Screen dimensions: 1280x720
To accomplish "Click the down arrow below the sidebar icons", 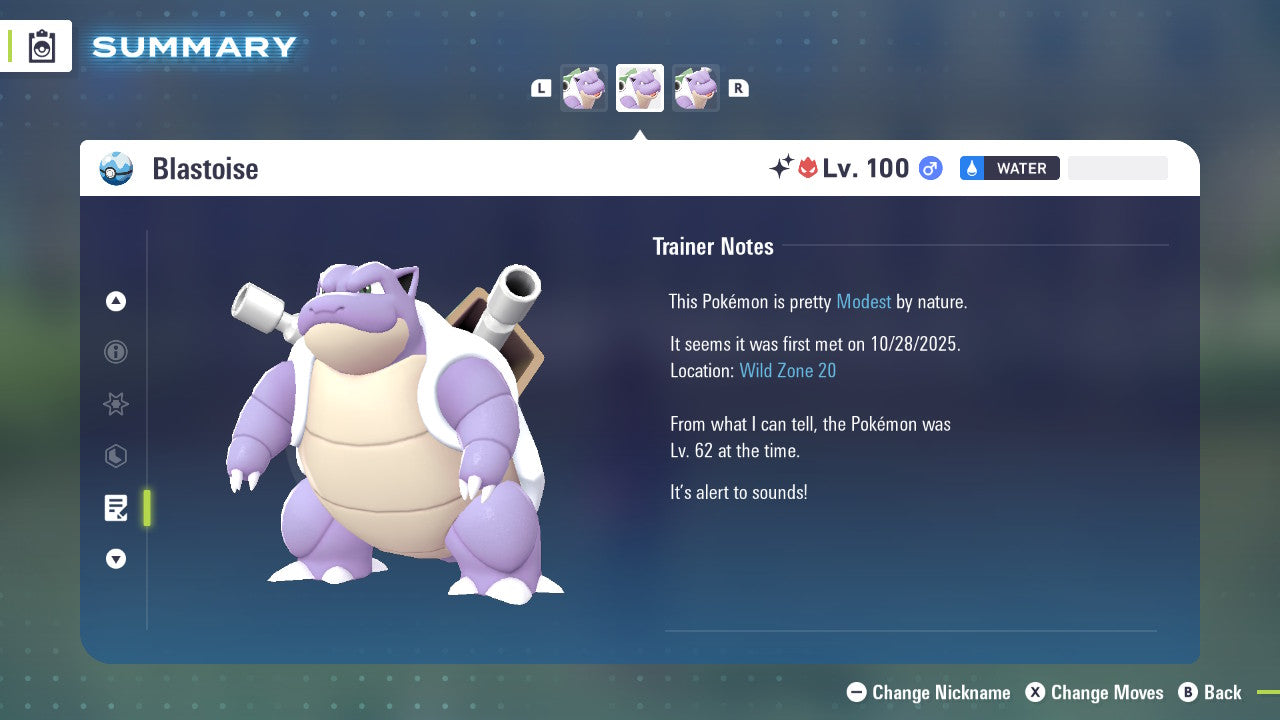I will coord(116,559).
